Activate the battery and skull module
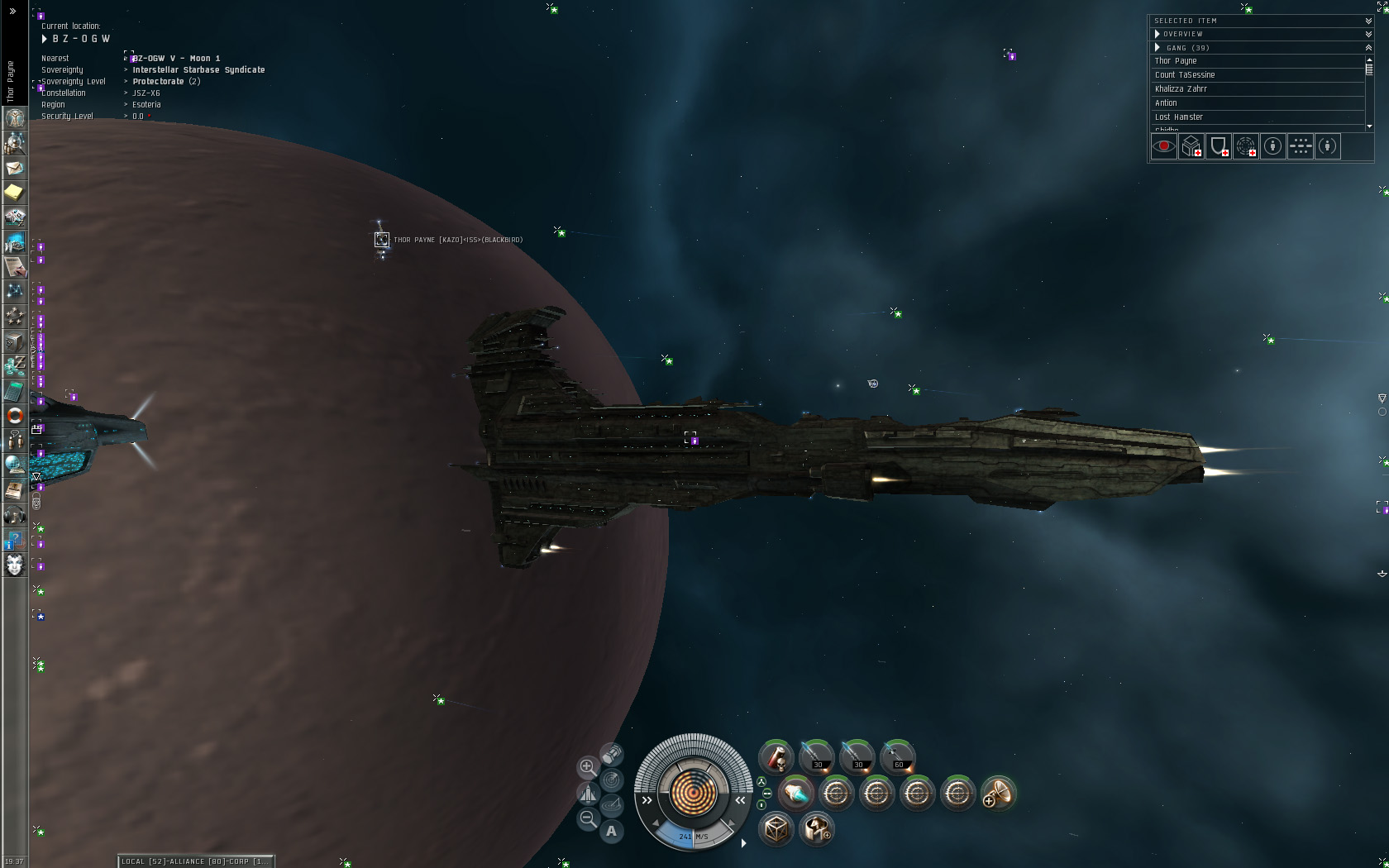 776,757
